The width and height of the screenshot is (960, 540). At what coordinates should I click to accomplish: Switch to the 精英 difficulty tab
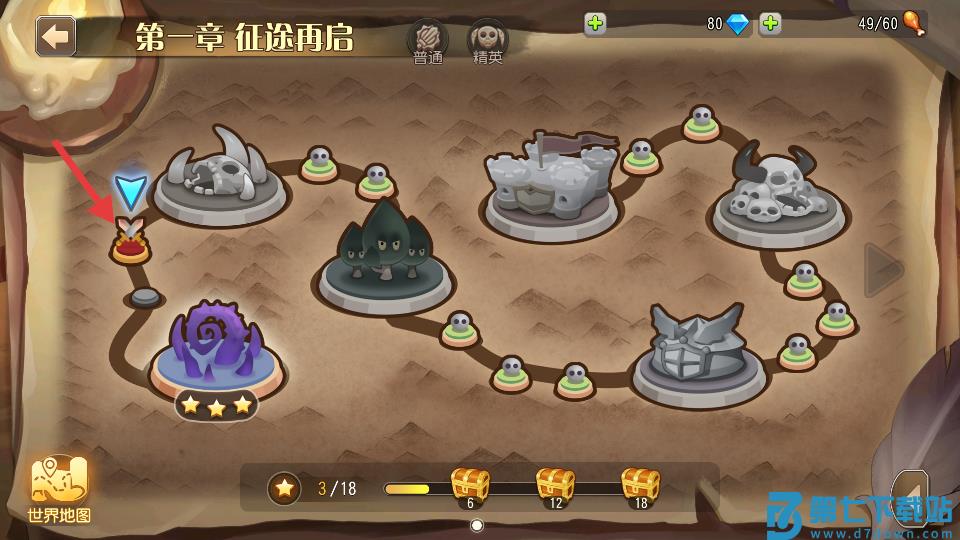coord(488,40)
